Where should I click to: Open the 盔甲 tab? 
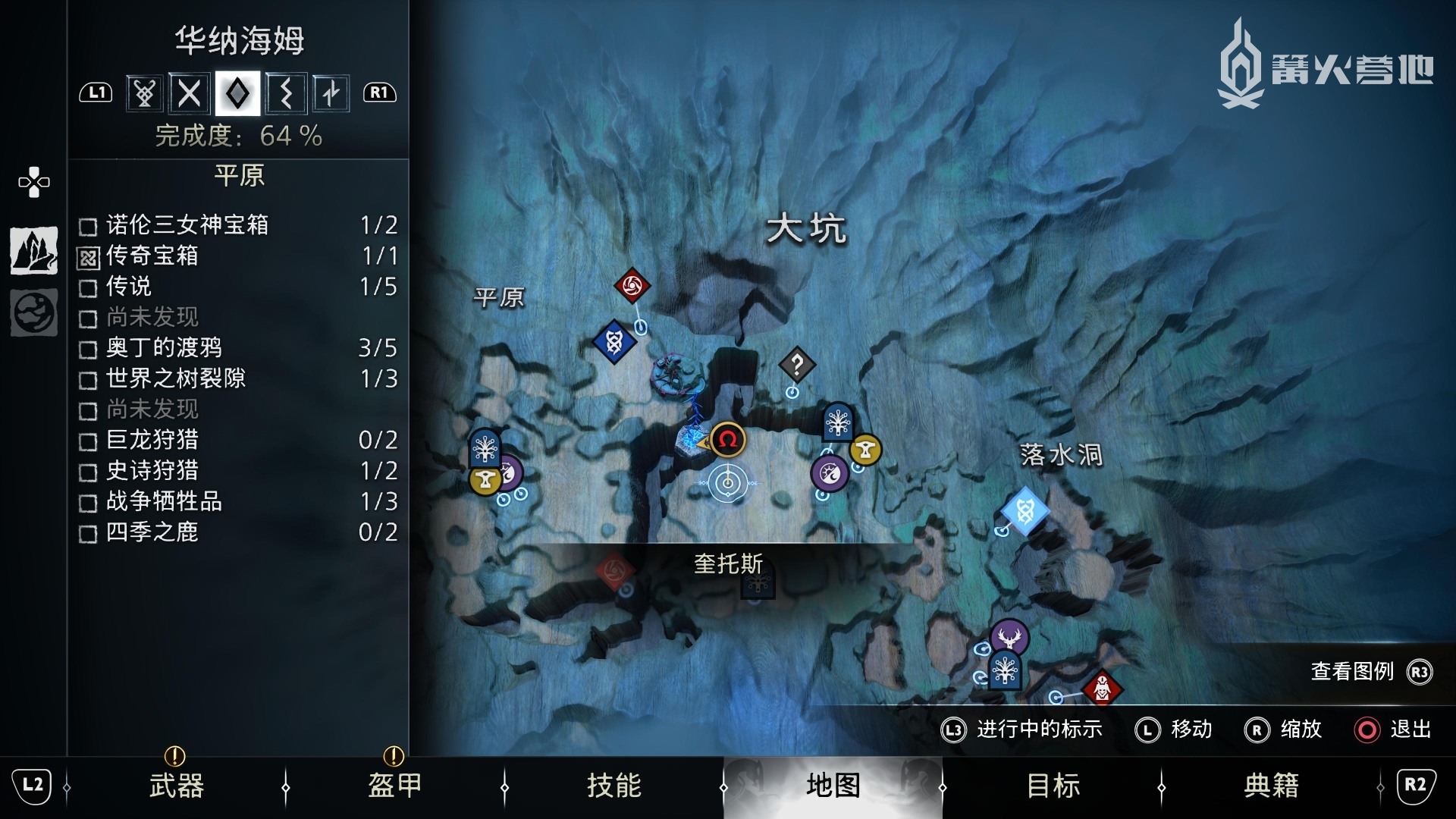394,786
